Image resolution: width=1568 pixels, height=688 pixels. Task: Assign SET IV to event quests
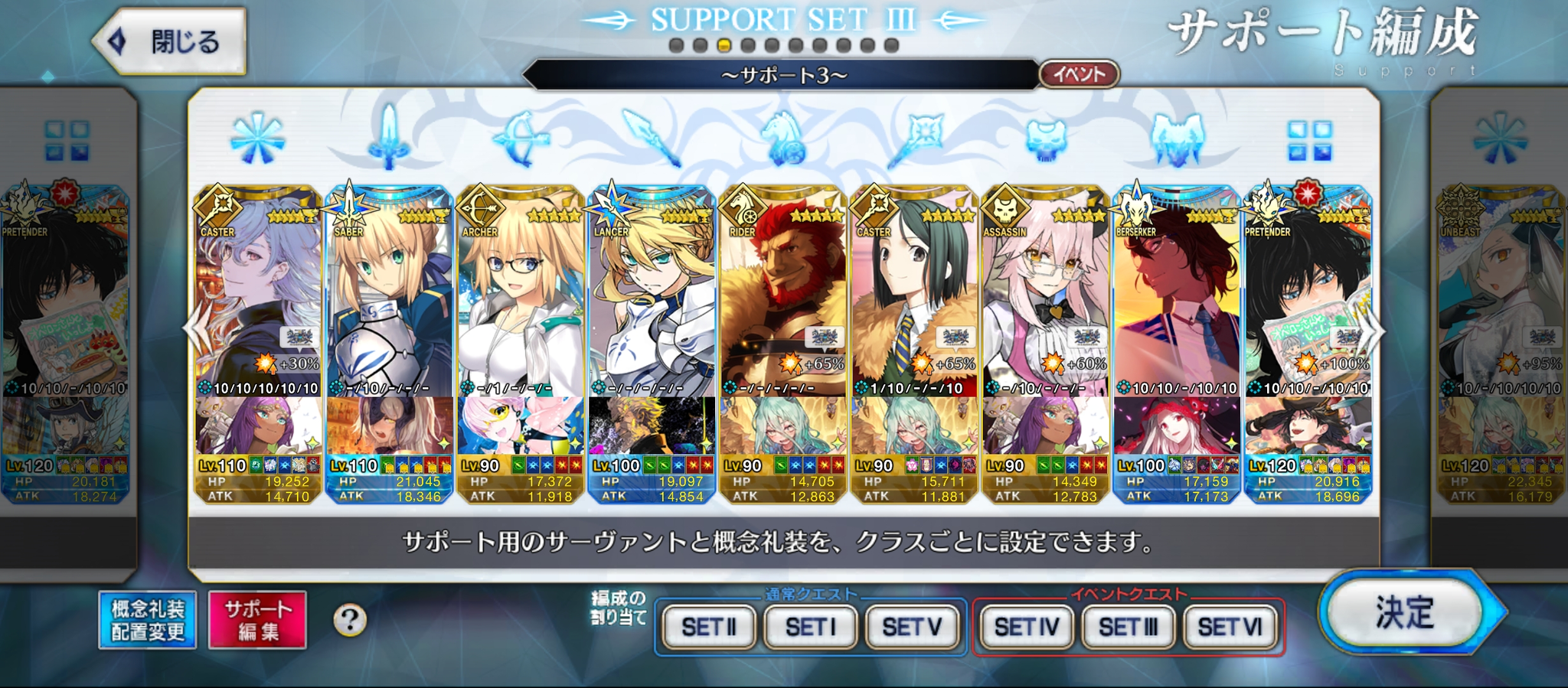[x=1027, y=628]
